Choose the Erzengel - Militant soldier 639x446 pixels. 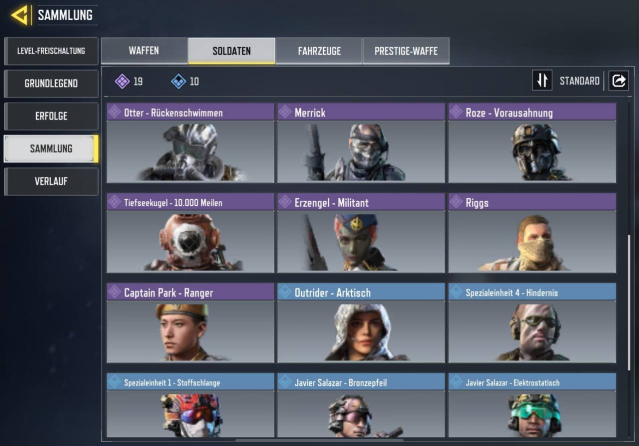[360, 233]
